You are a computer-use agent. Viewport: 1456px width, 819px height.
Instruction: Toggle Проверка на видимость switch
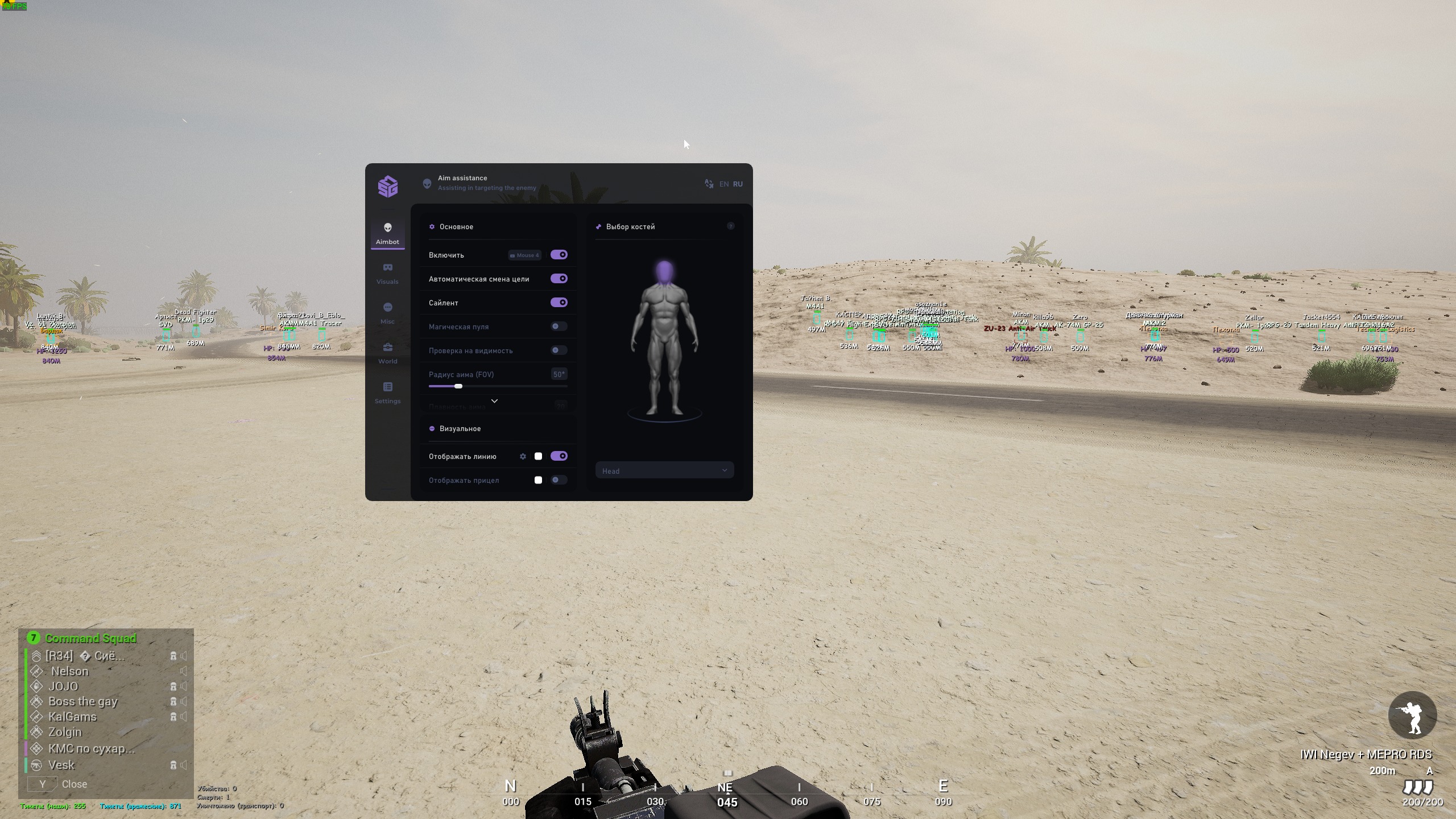559,350
